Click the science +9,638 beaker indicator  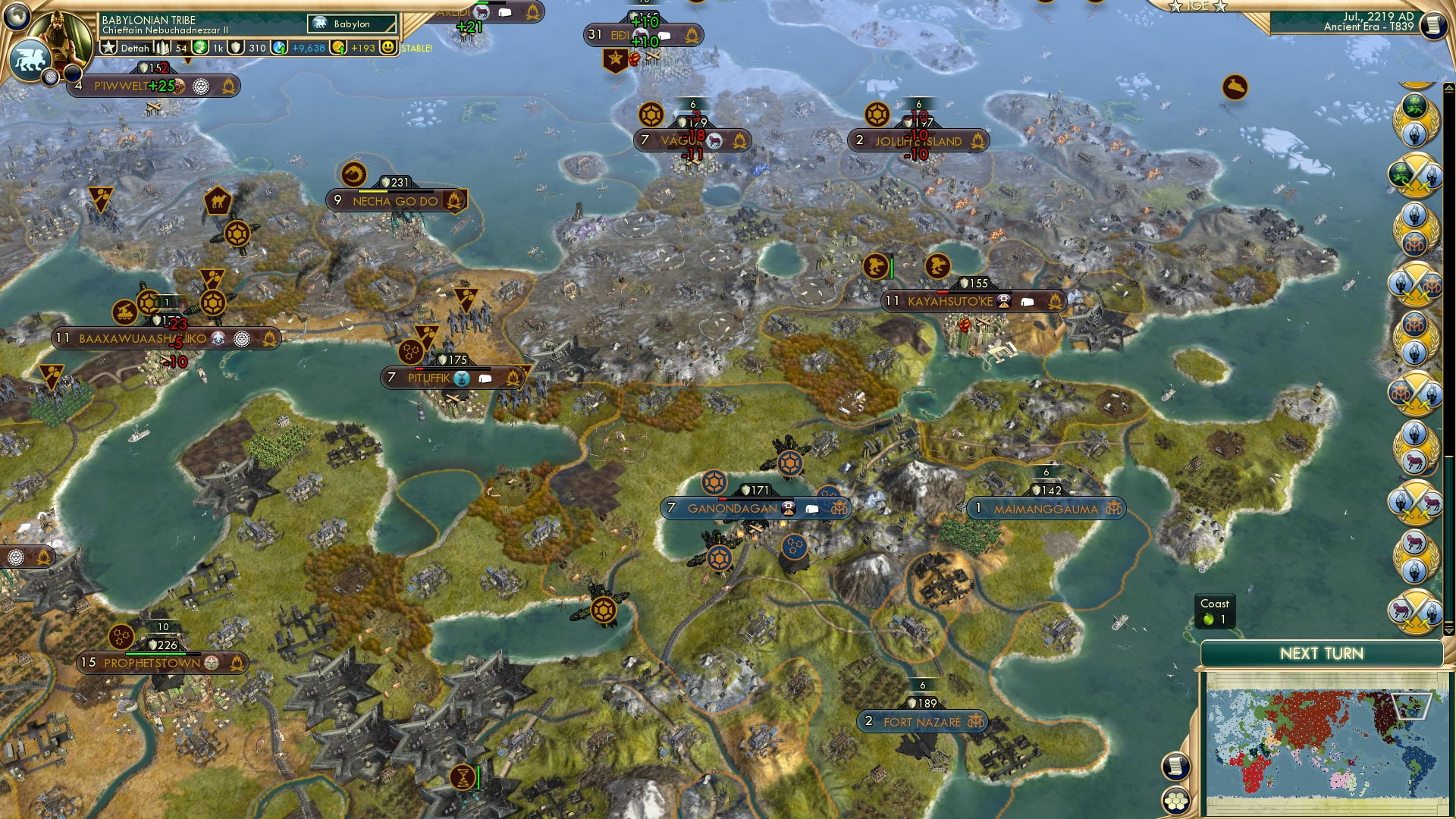tap(309, 48)
